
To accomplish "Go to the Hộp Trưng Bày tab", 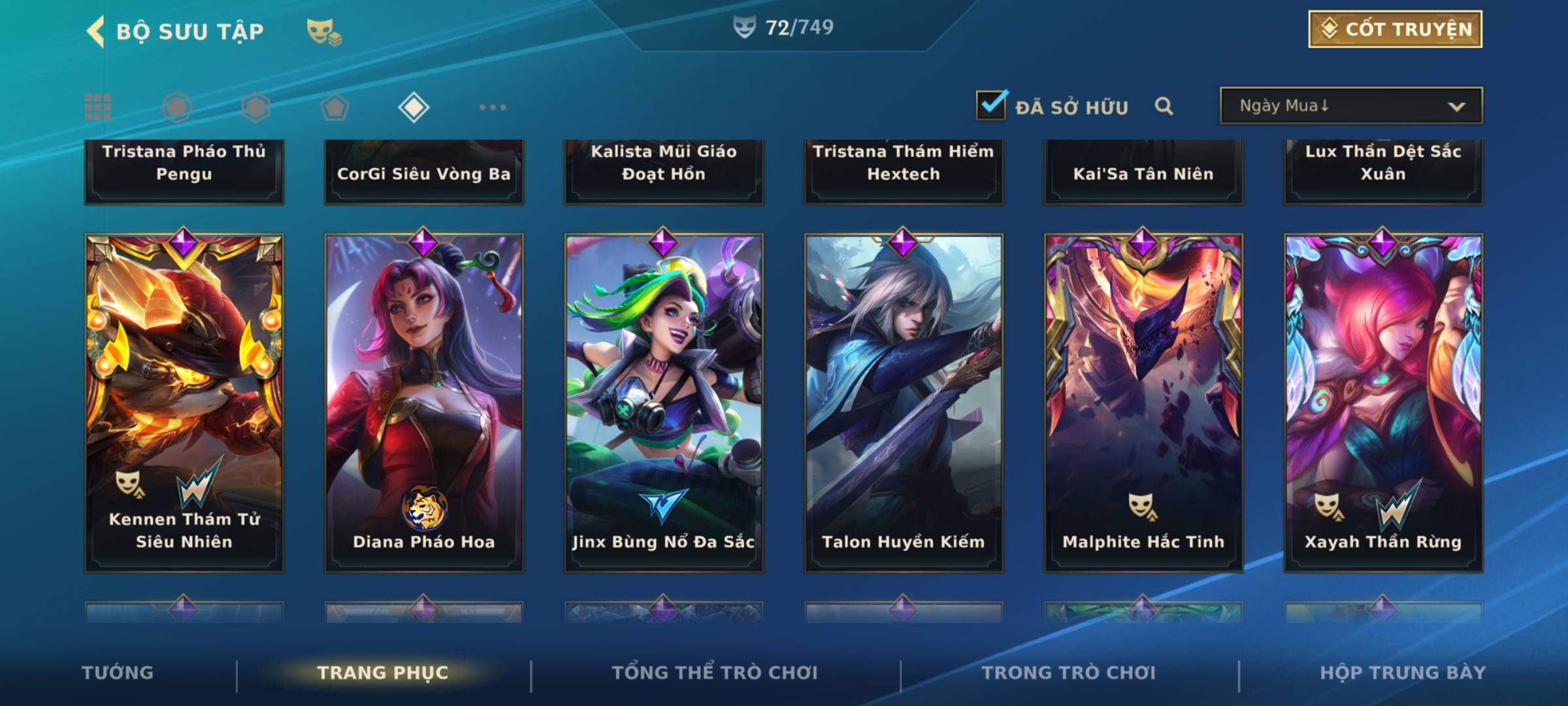I will click(x=1403, y=673).
